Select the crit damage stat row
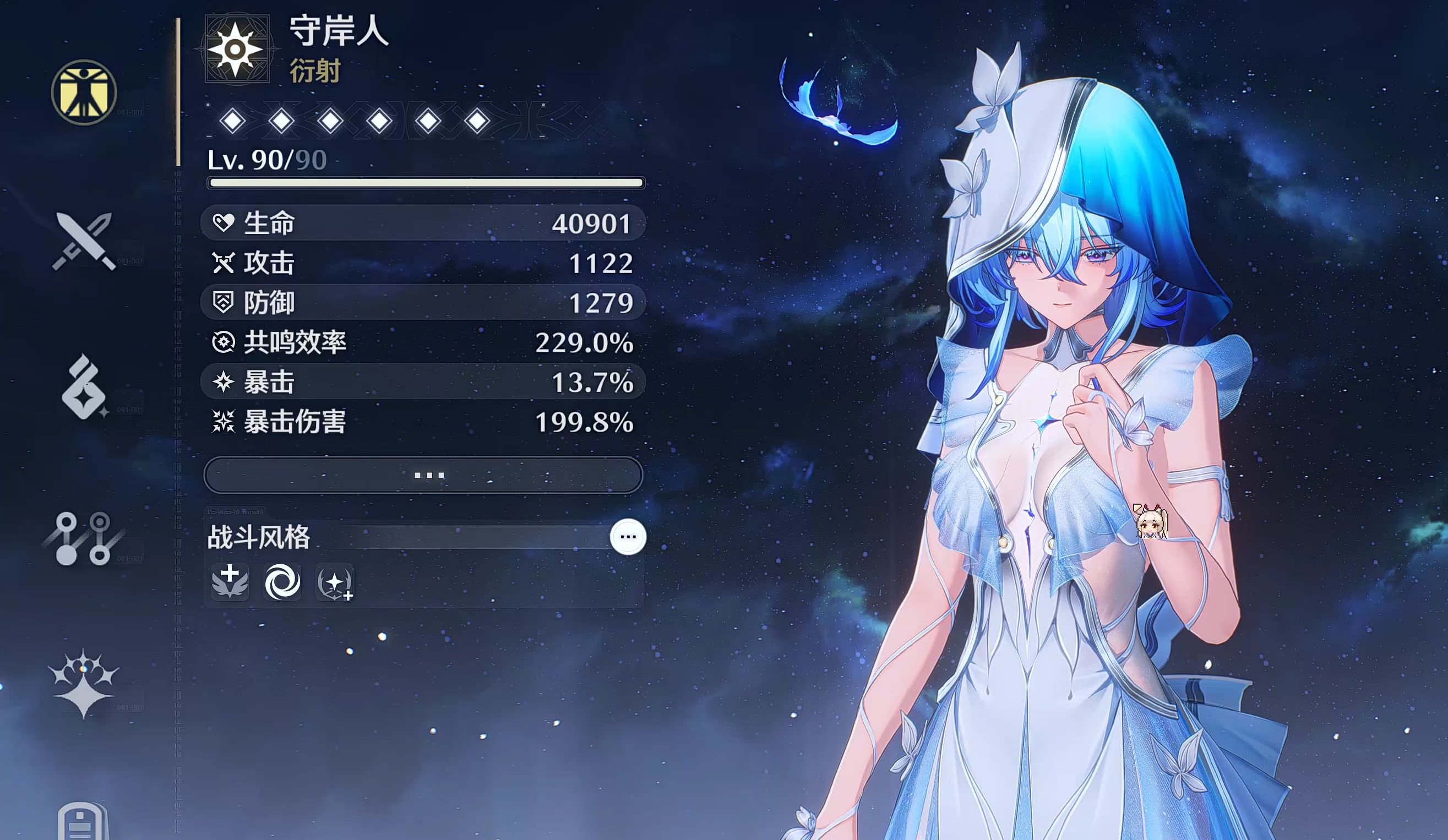This screenshot has width=1448, height=840. [423, 422]
